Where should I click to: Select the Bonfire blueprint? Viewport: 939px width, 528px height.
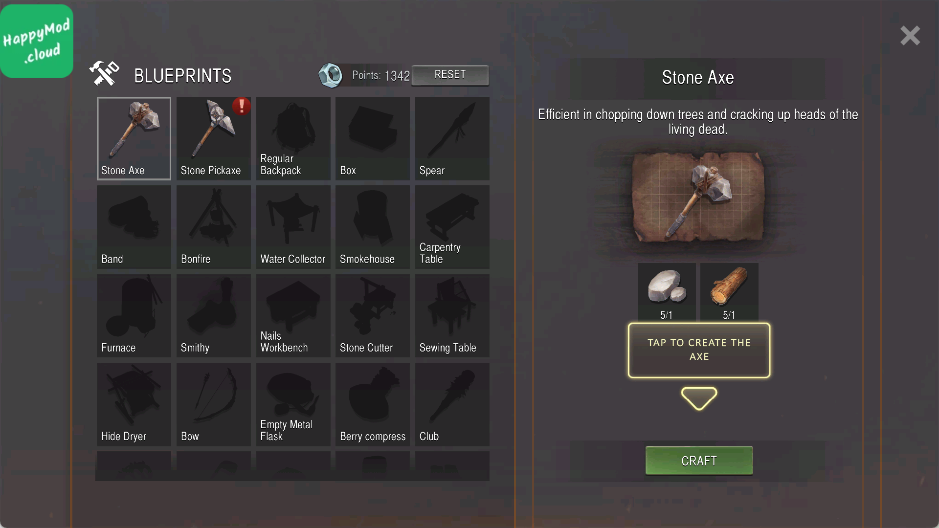tap(213, 227)
